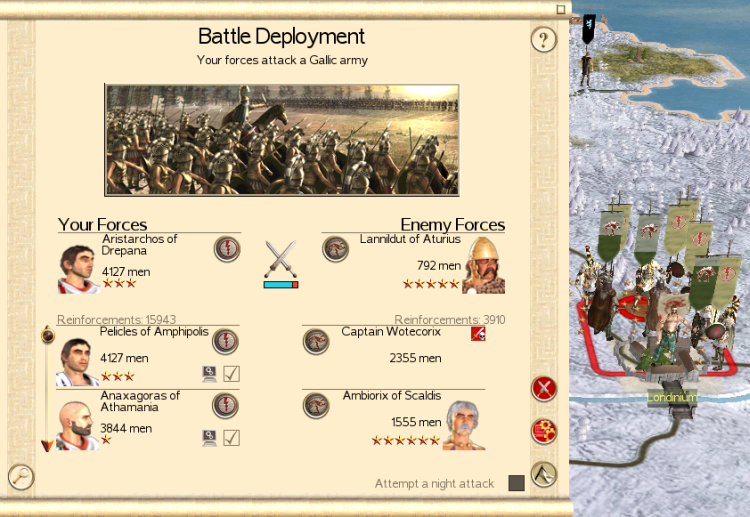
Task: Click Ambiorix of Scaldis's faction emblem
Action: 316,404
